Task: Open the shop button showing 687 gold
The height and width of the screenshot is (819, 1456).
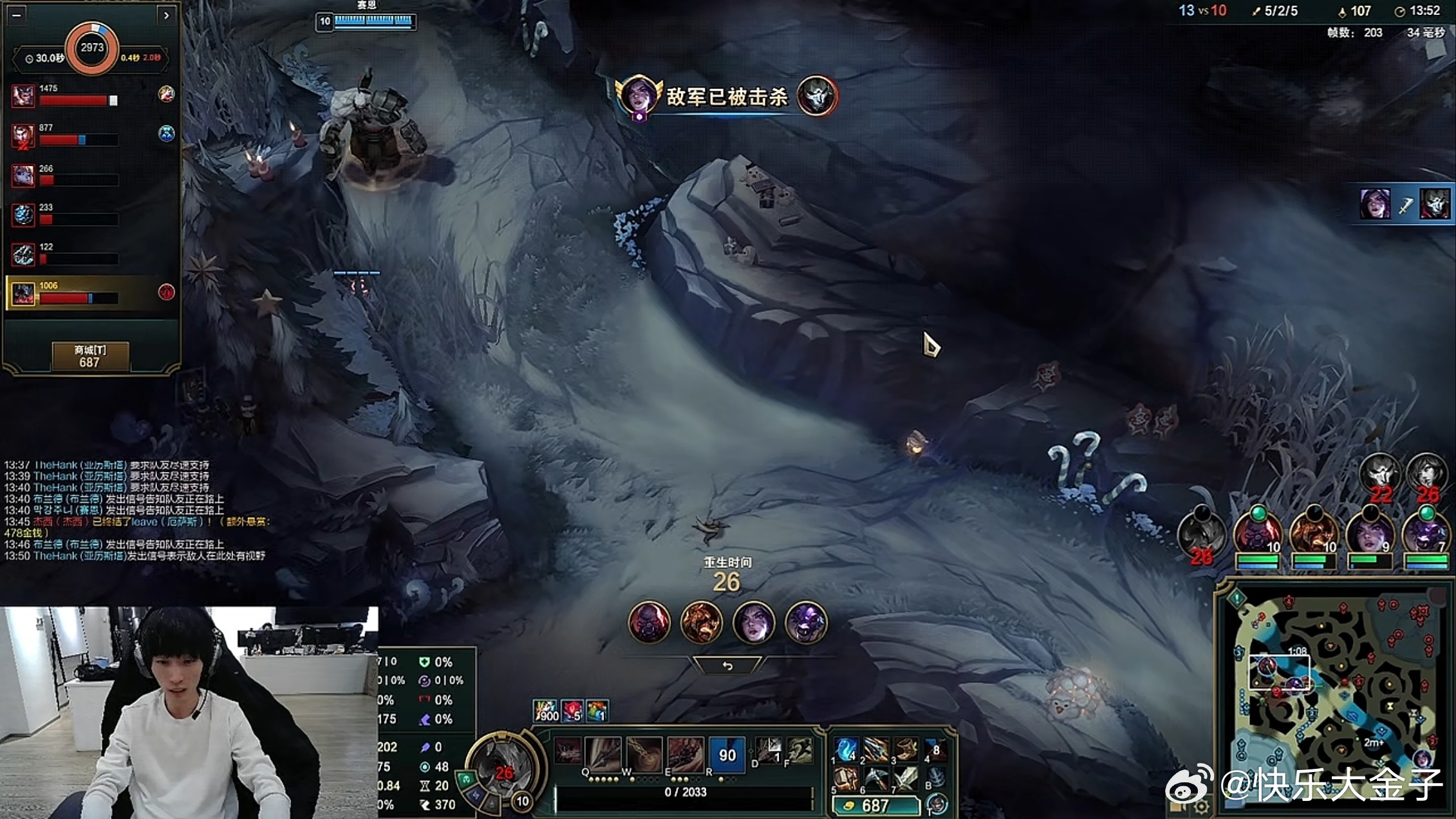Action: point(90,356)
